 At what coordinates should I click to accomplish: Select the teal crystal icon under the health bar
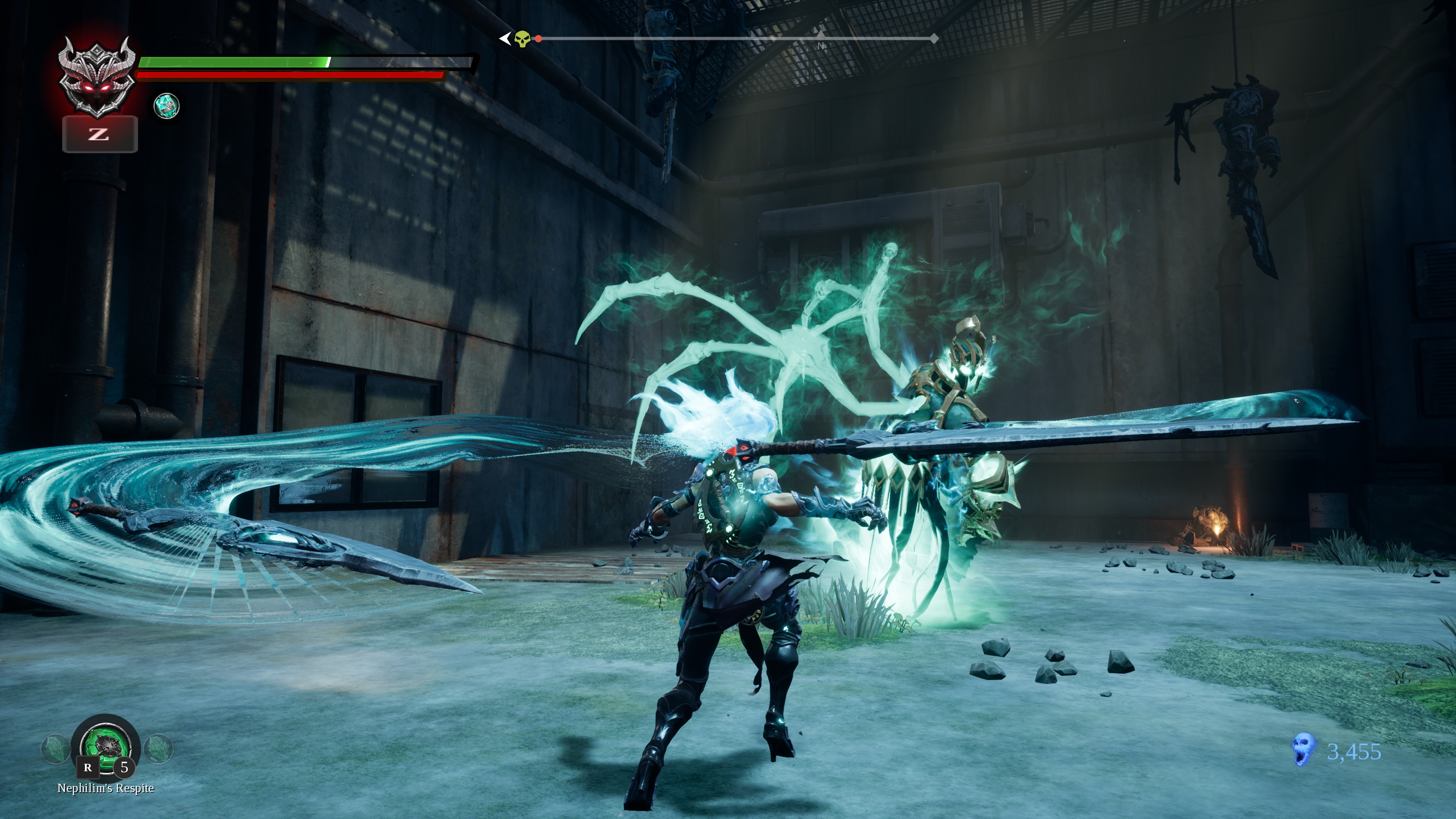coord(167,106)
